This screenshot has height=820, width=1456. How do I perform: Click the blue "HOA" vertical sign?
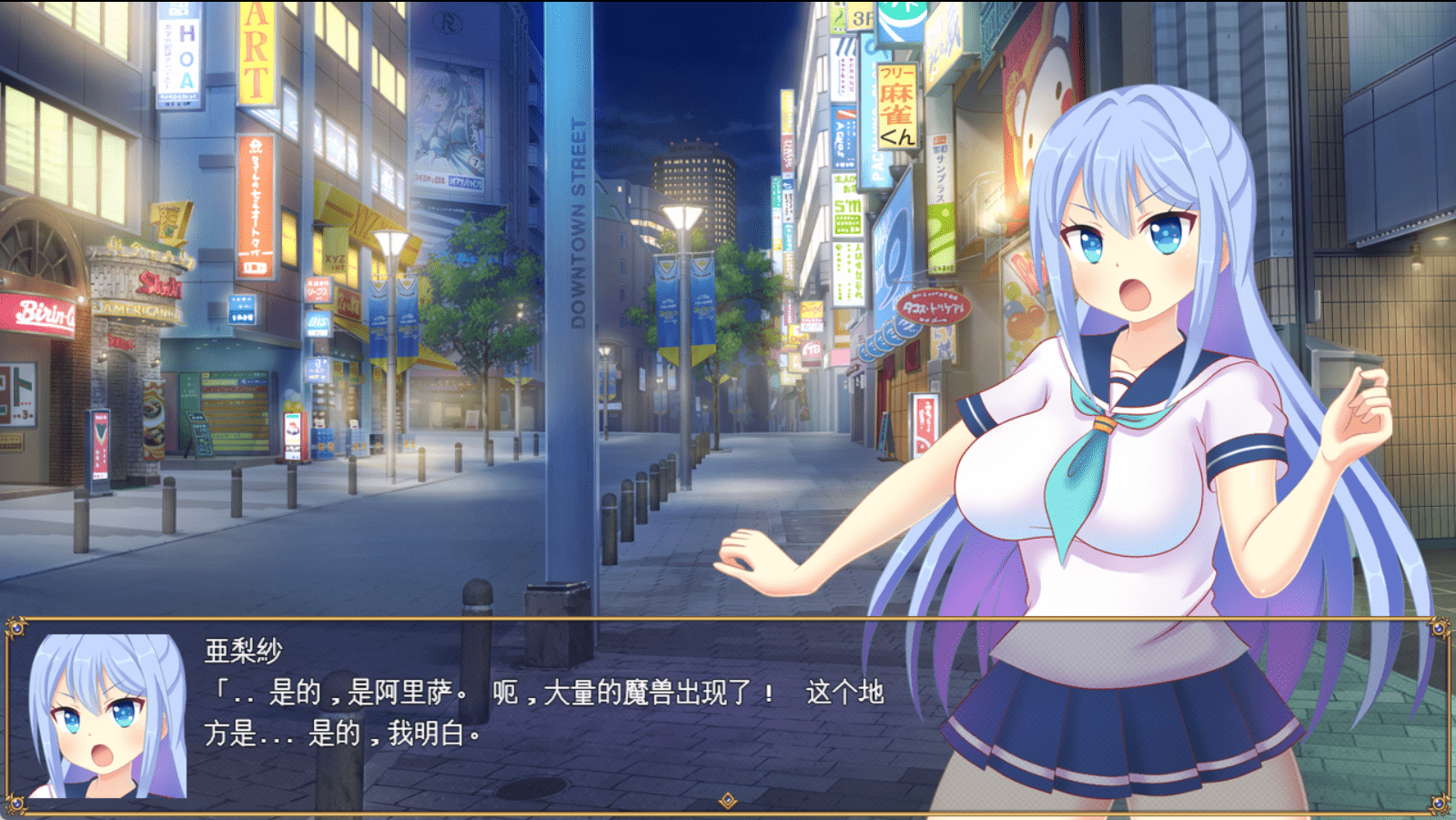(186, 56)
